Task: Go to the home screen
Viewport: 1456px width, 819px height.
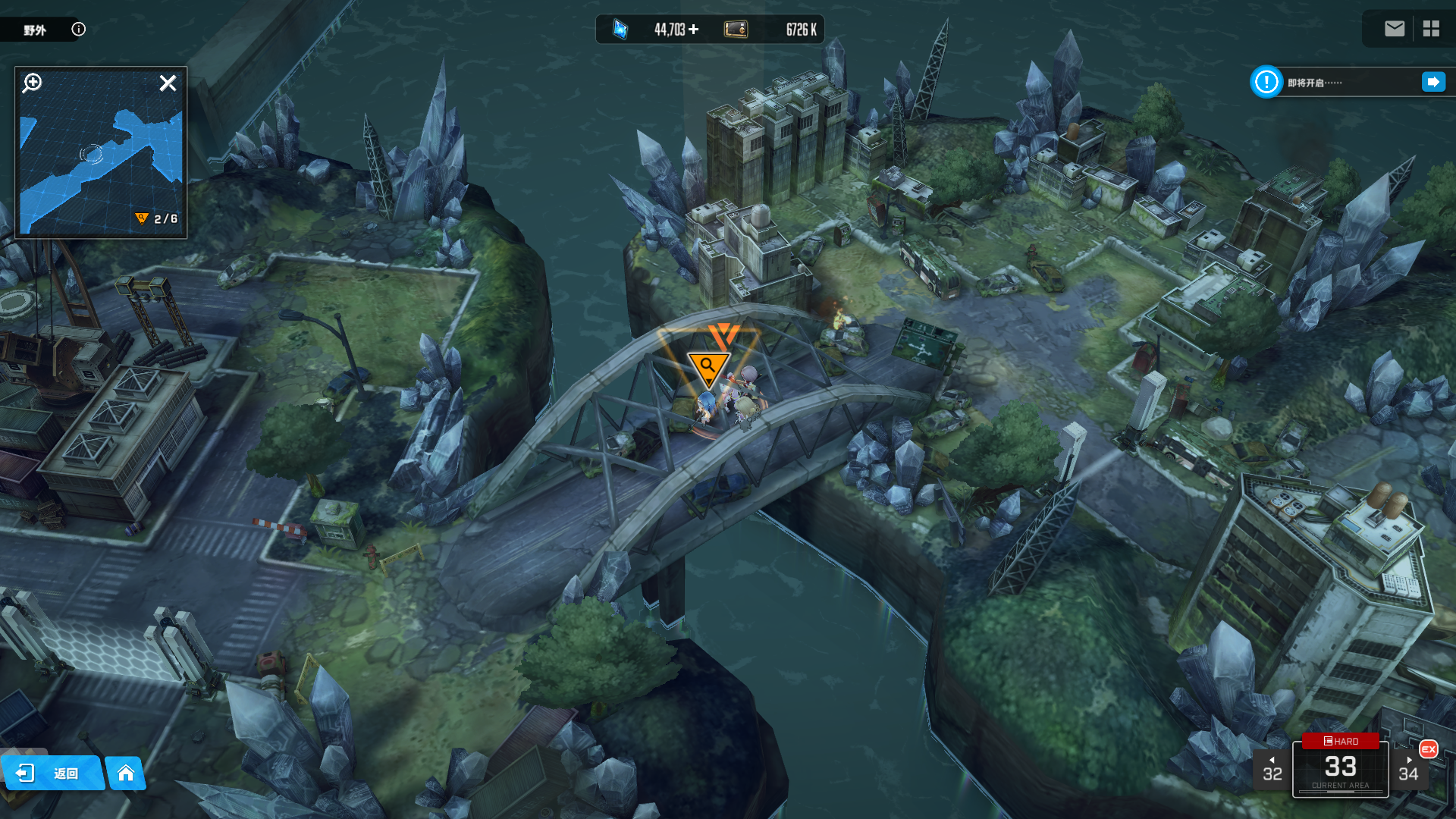Action: coord(126,773)
